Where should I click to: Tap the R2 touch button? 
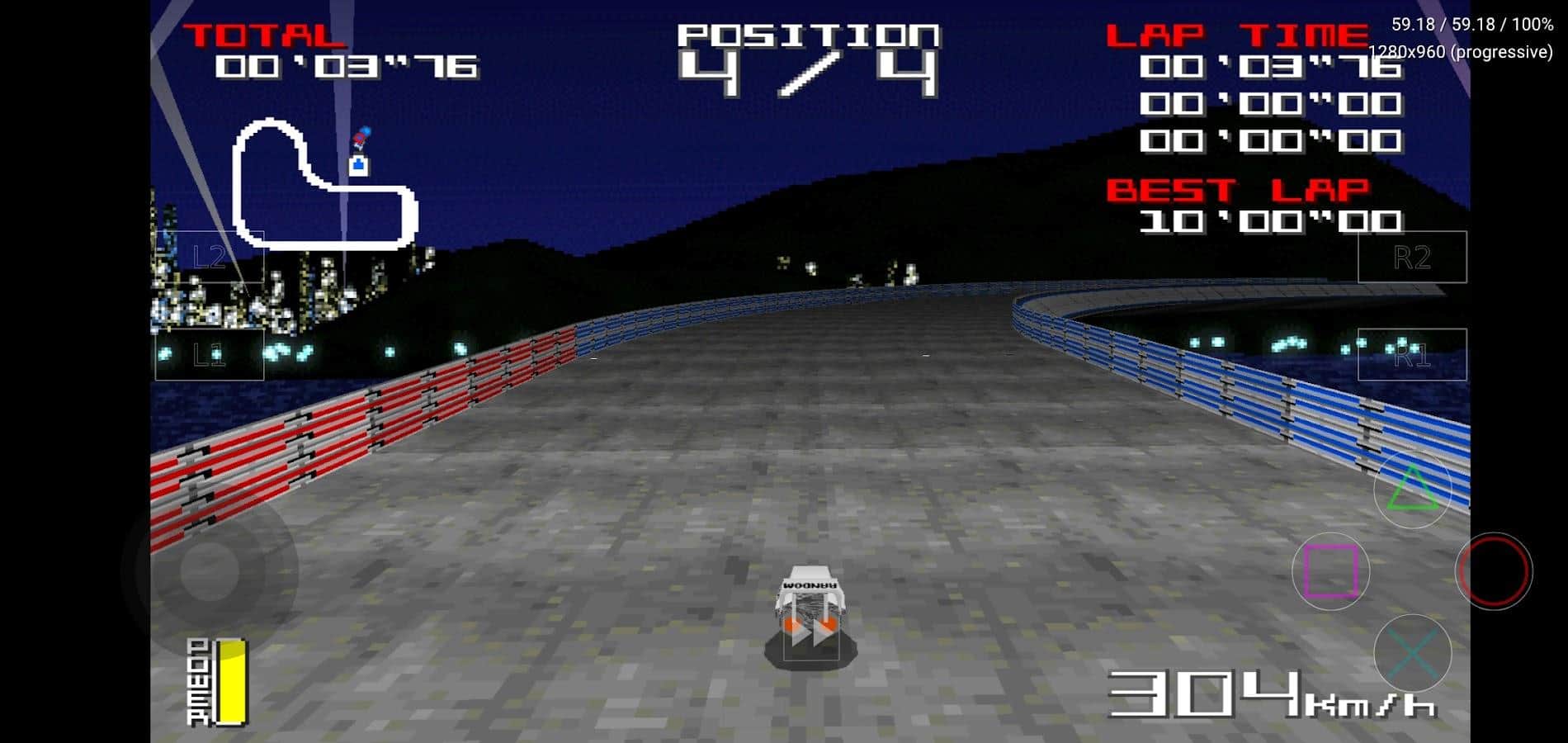[x=1412, y=258]
